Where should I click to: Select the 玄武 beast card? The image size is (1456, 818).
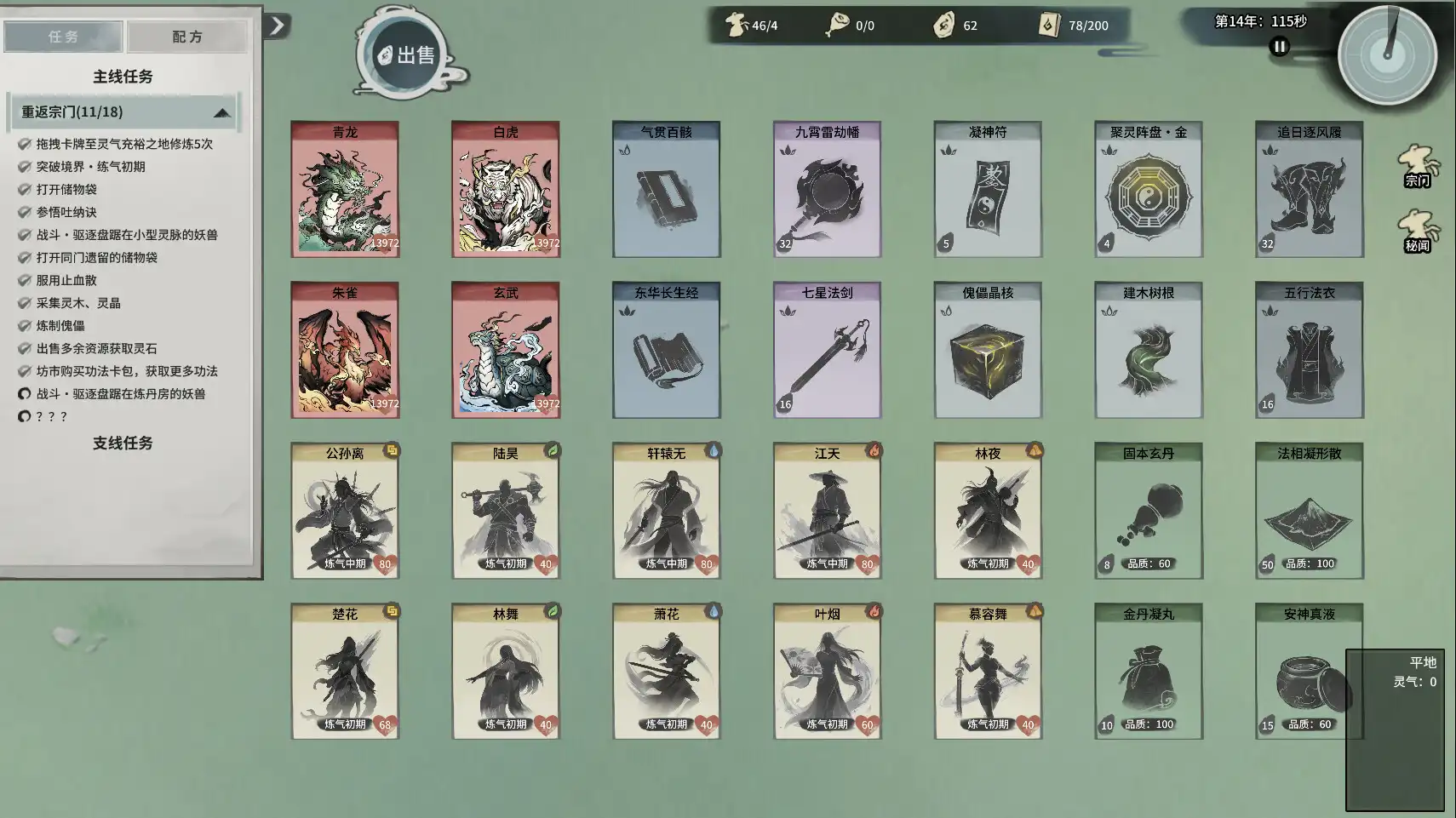506,350
